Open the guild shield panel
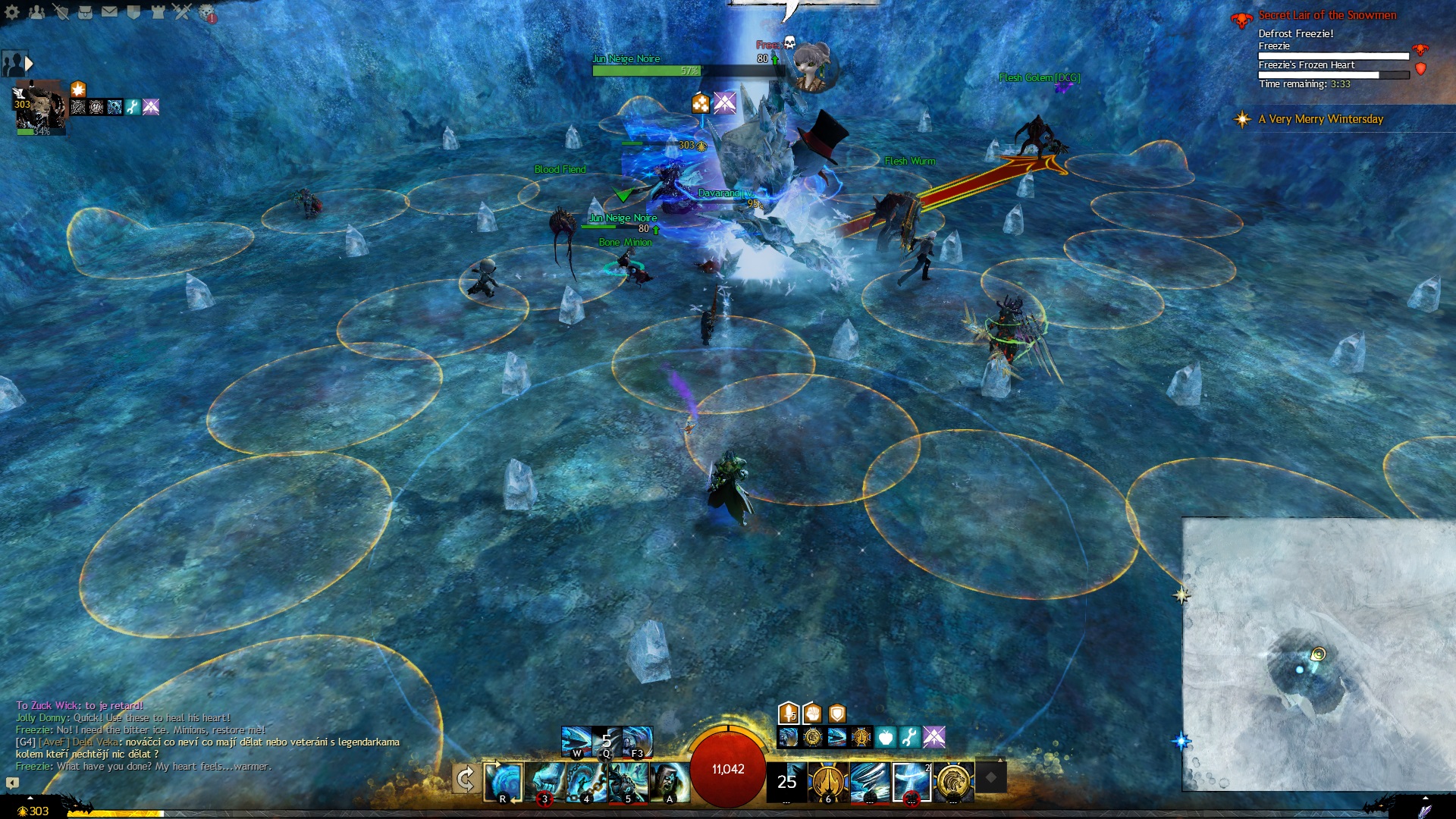 (133, 11)
